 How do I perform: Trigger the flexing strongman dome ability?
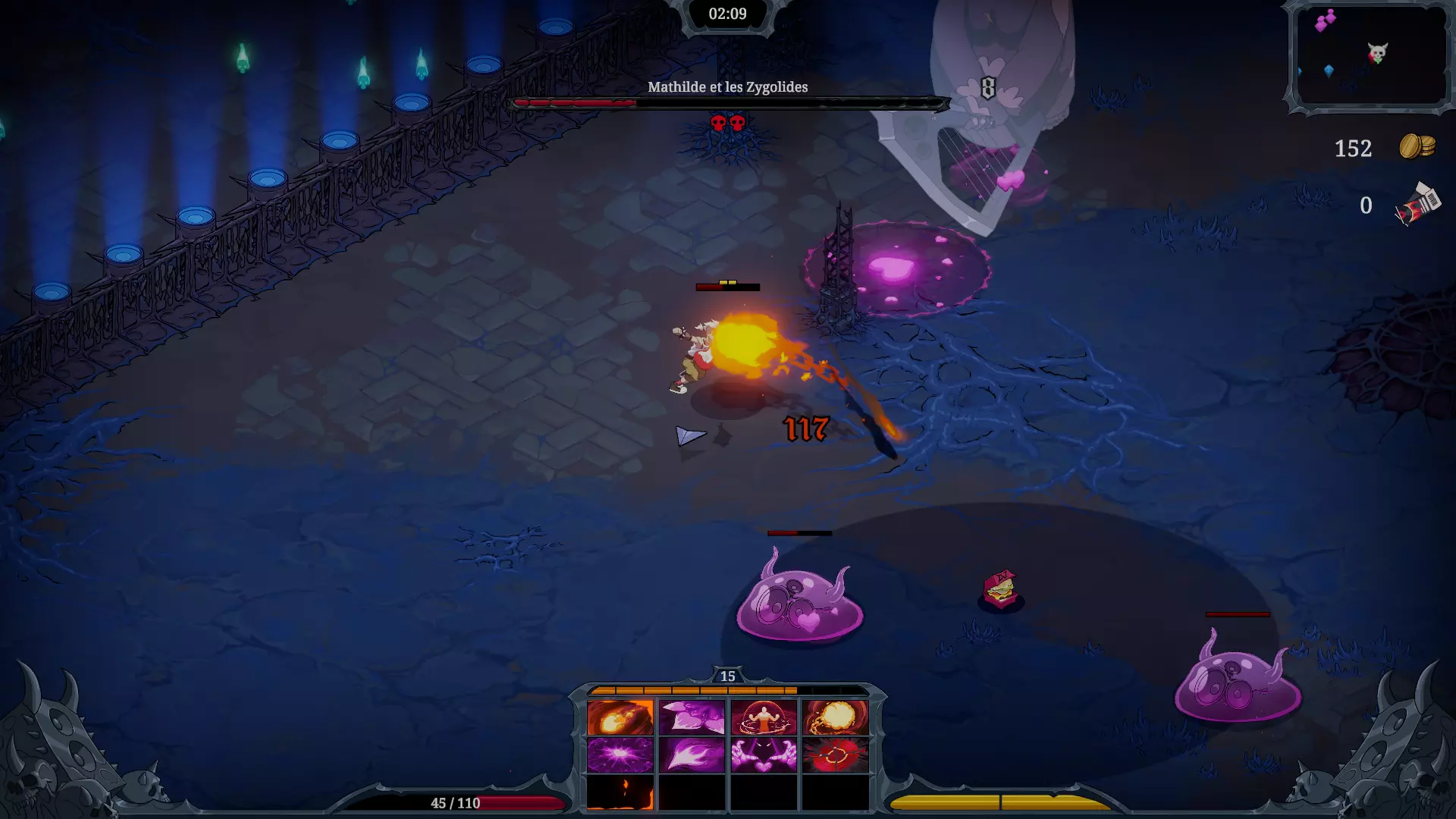[x=764, y=717]
